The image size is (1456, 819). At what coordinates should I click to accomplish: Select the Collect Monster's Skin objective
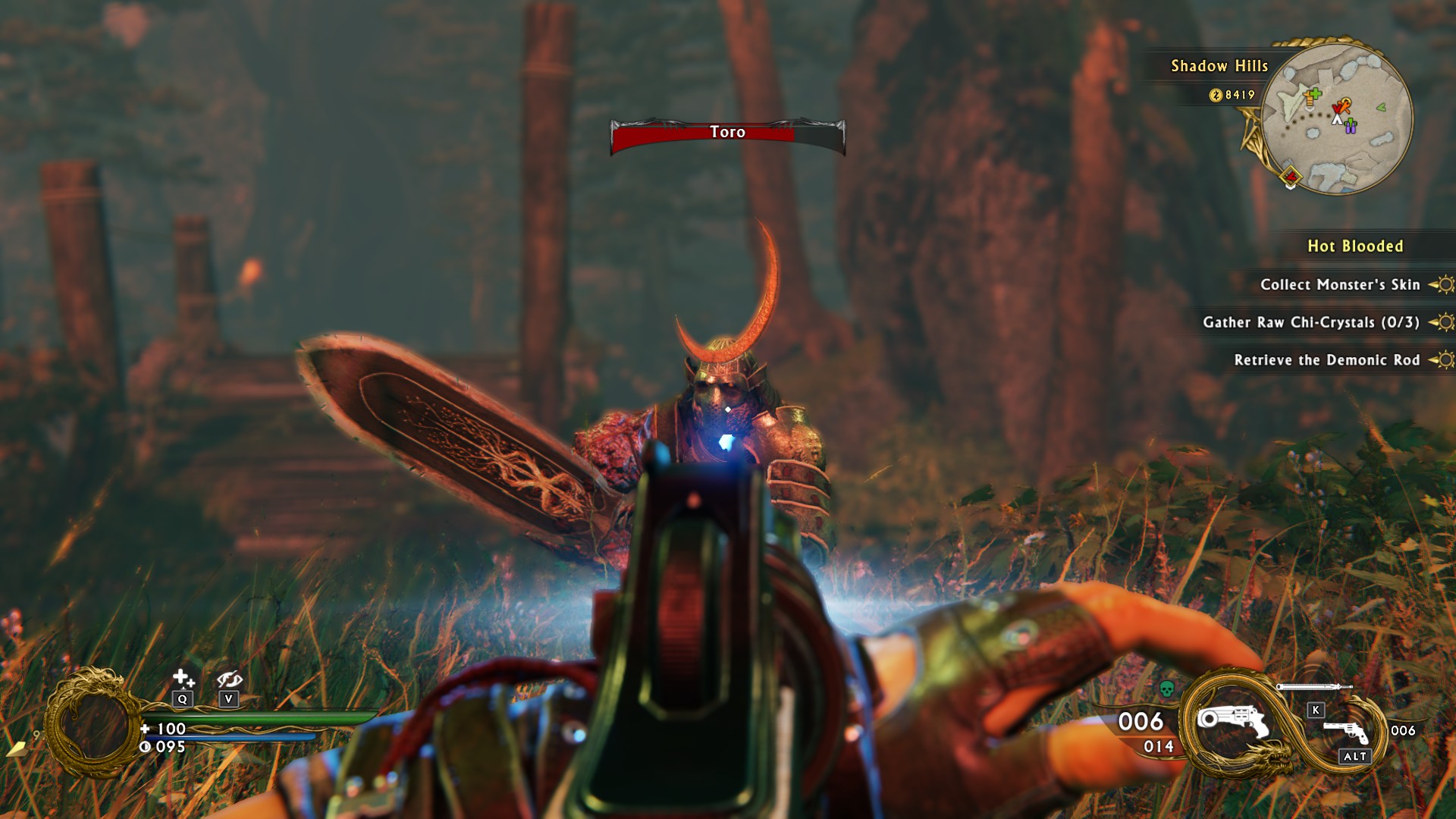tap(1339, 285)
